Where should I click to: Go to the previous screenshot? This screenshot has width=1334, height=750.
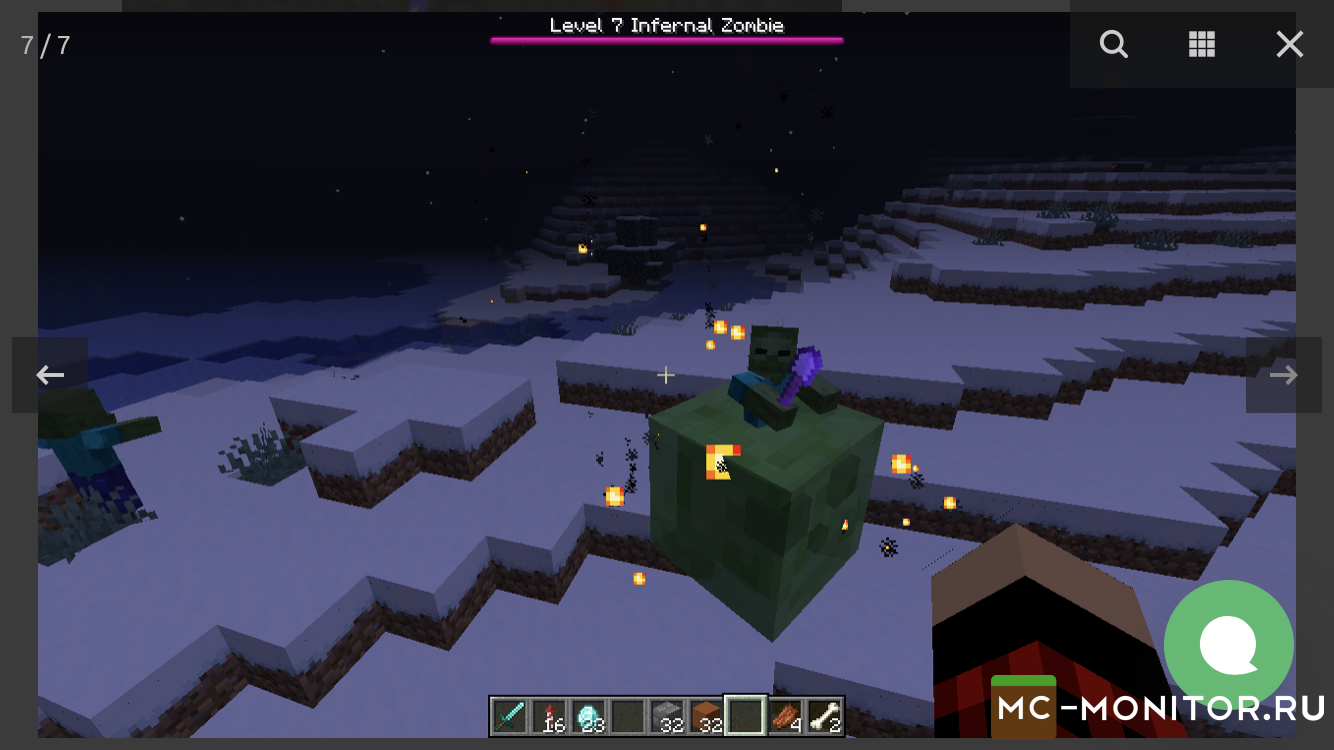coord(50,375)
